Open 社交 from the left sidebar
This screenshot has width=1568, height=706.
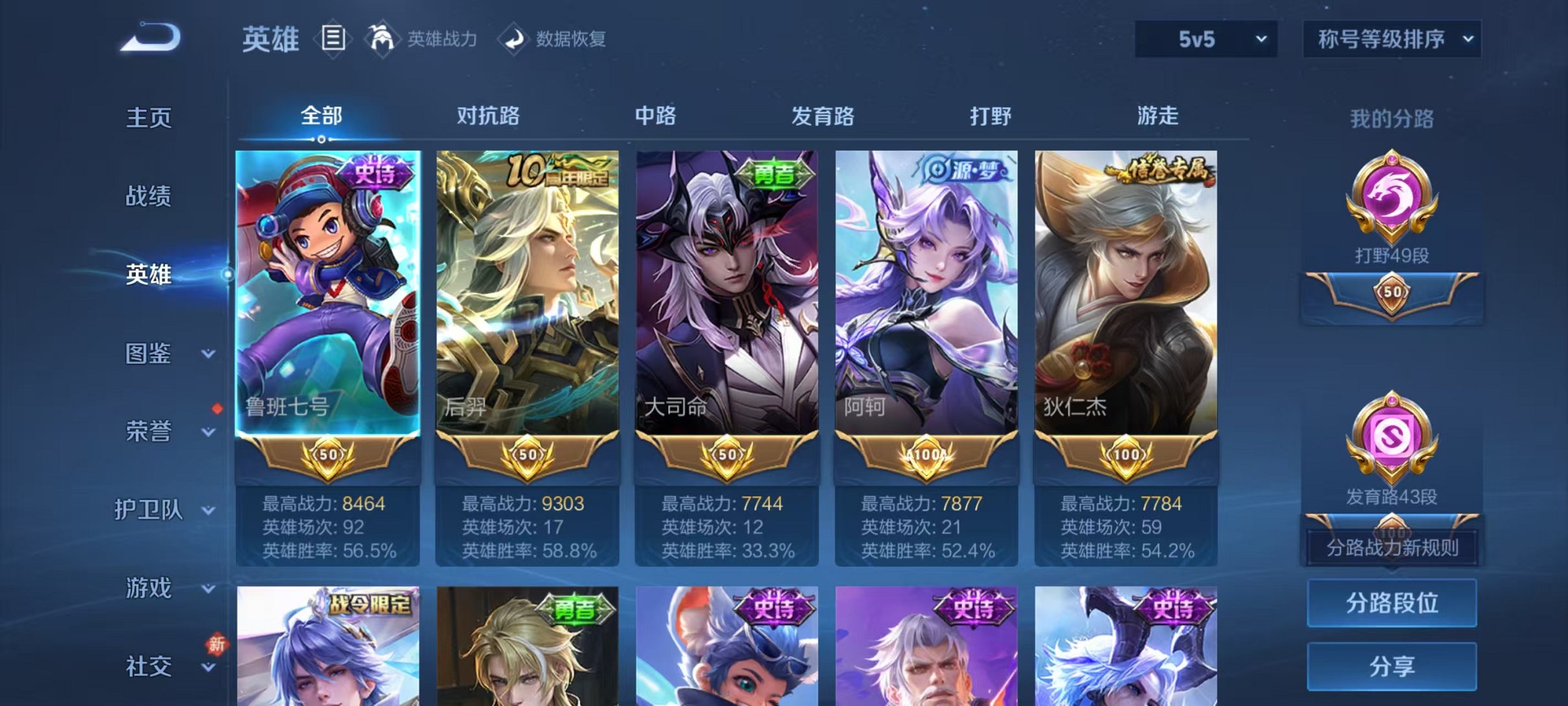click(148, 665)
